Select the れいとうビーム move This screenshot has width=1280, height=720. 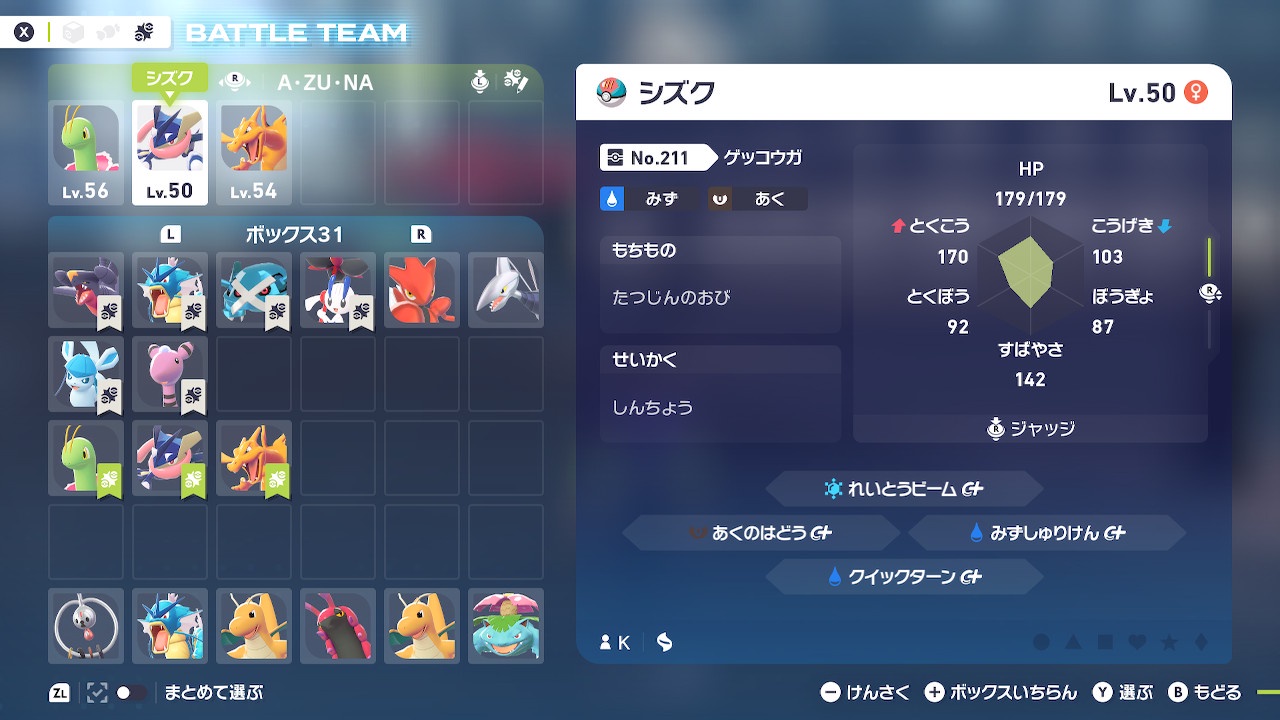(x=904, y=489)
